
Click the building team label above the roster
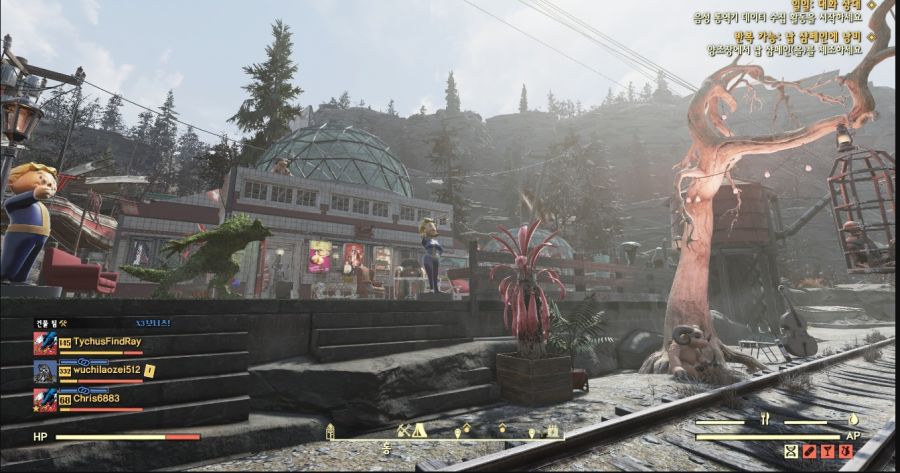pyautogui.click(x=49, y=323)
